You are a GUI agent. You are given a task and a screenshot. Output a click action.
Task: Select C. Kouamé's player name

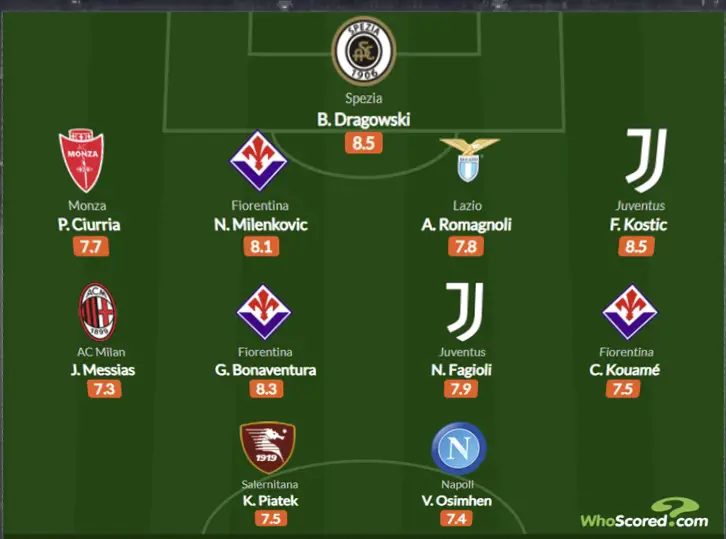click(628, 370)
